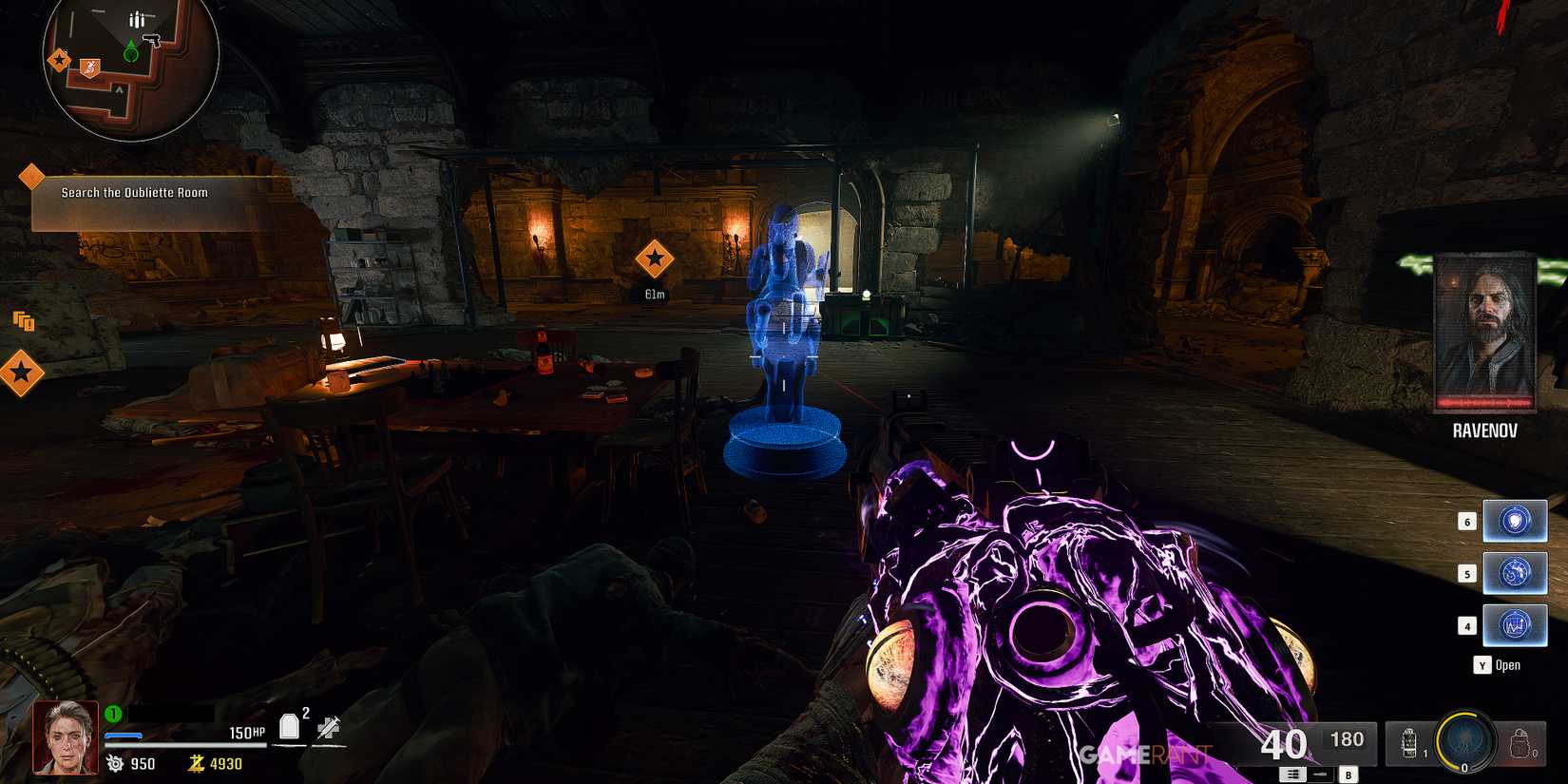Select the salvage gear icon beside 950
Viewport: 1568px width, 784px height.
[113, 763]
